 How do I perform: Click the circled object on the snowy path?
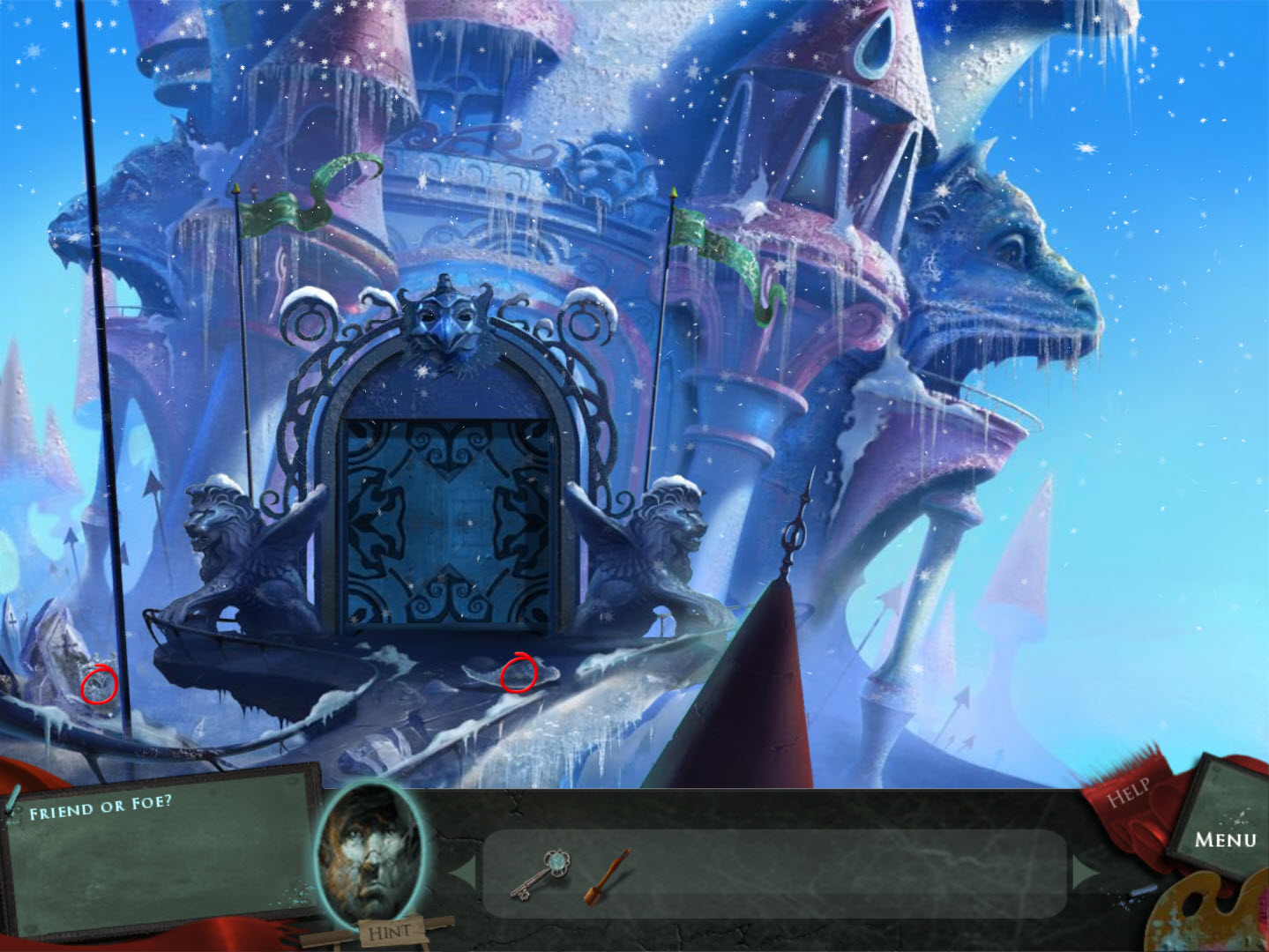click(x=519, y=674)
